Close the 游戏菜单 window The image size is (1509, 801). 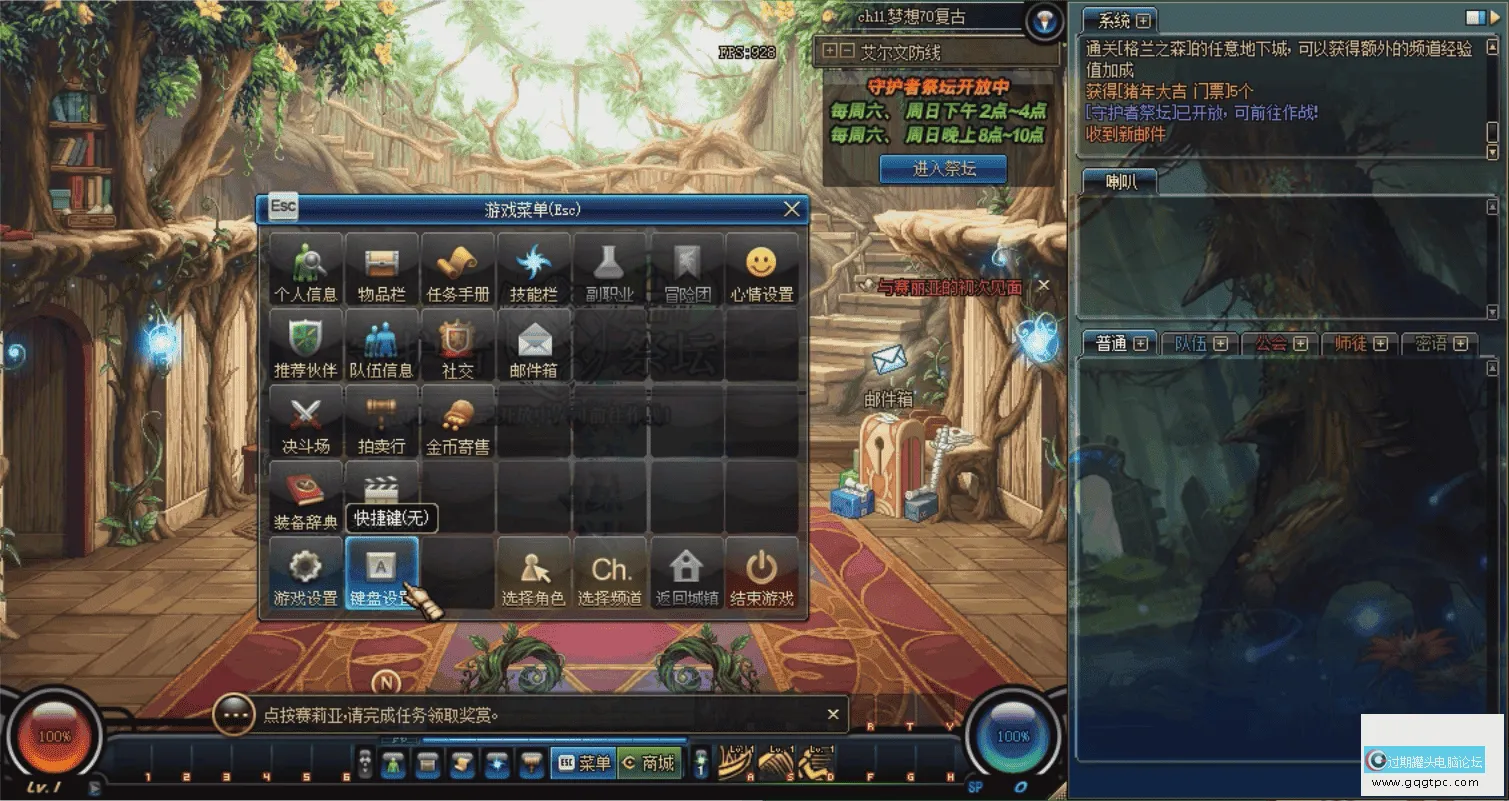pyautogui.click(x=792, y=209)
